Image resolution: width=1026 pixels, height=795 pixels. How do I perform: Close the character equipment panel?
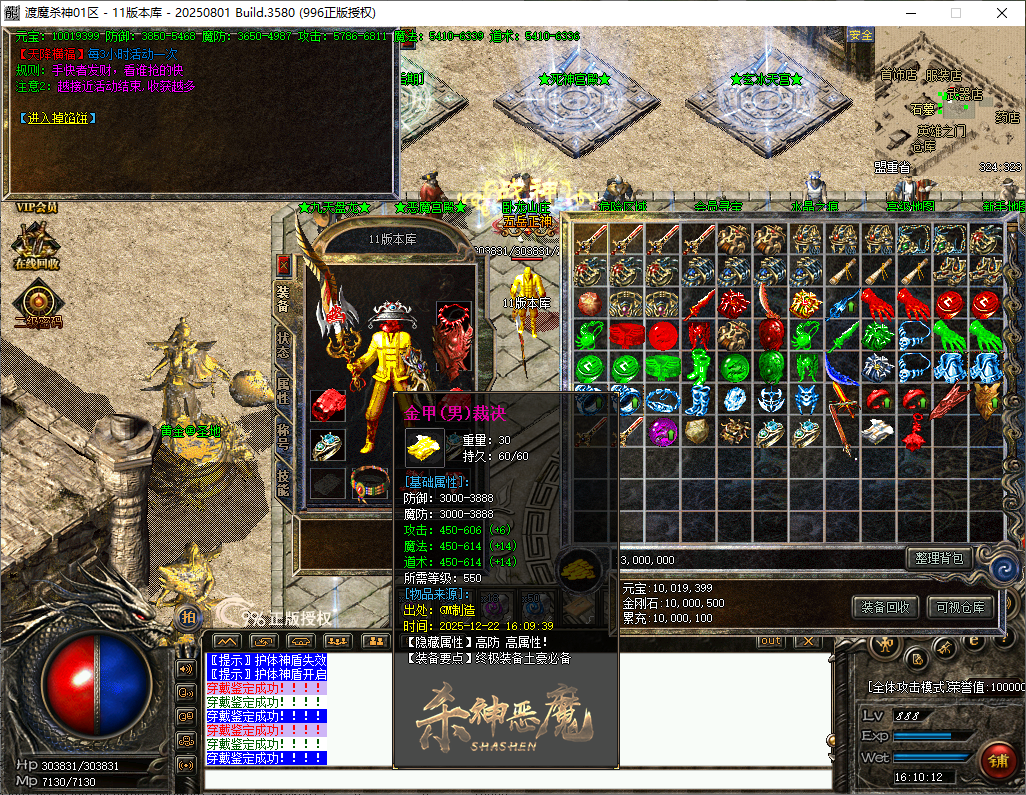click(284, 265)
